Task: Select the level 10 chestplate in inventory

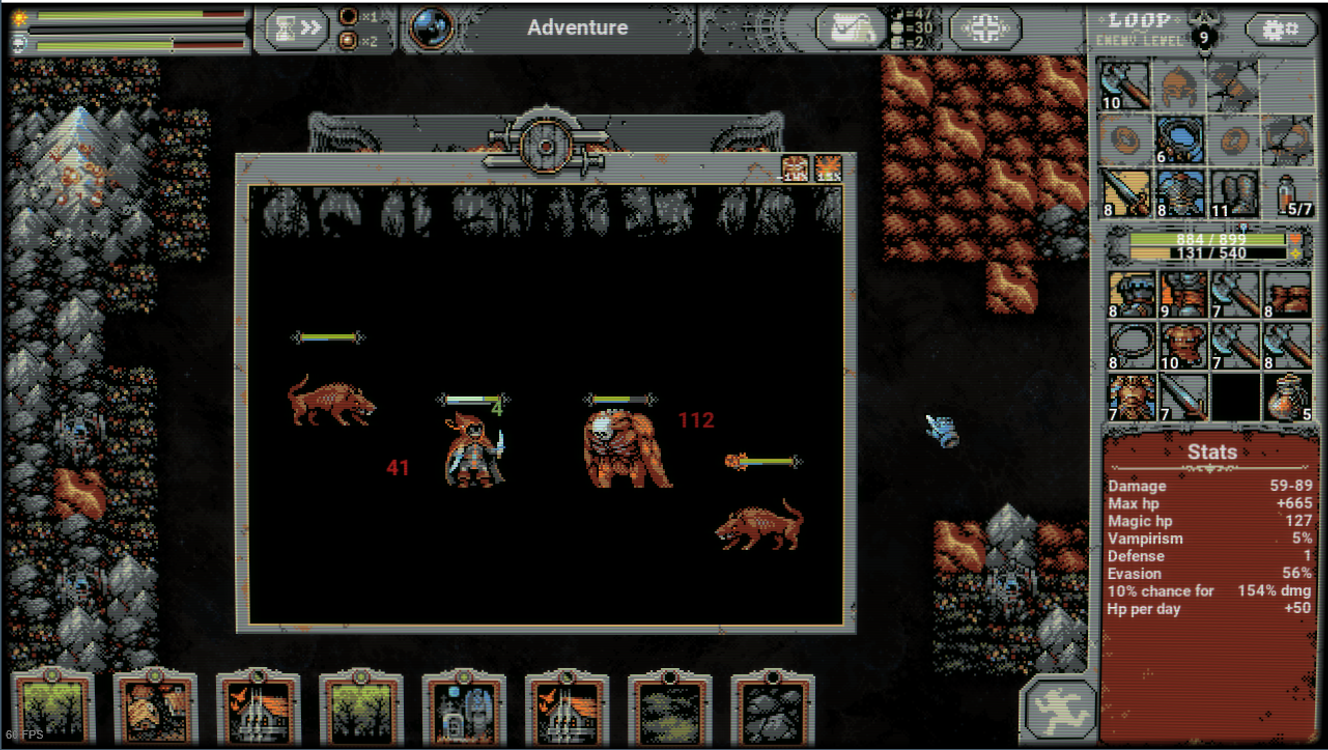Action: (x=1181, y=345)
